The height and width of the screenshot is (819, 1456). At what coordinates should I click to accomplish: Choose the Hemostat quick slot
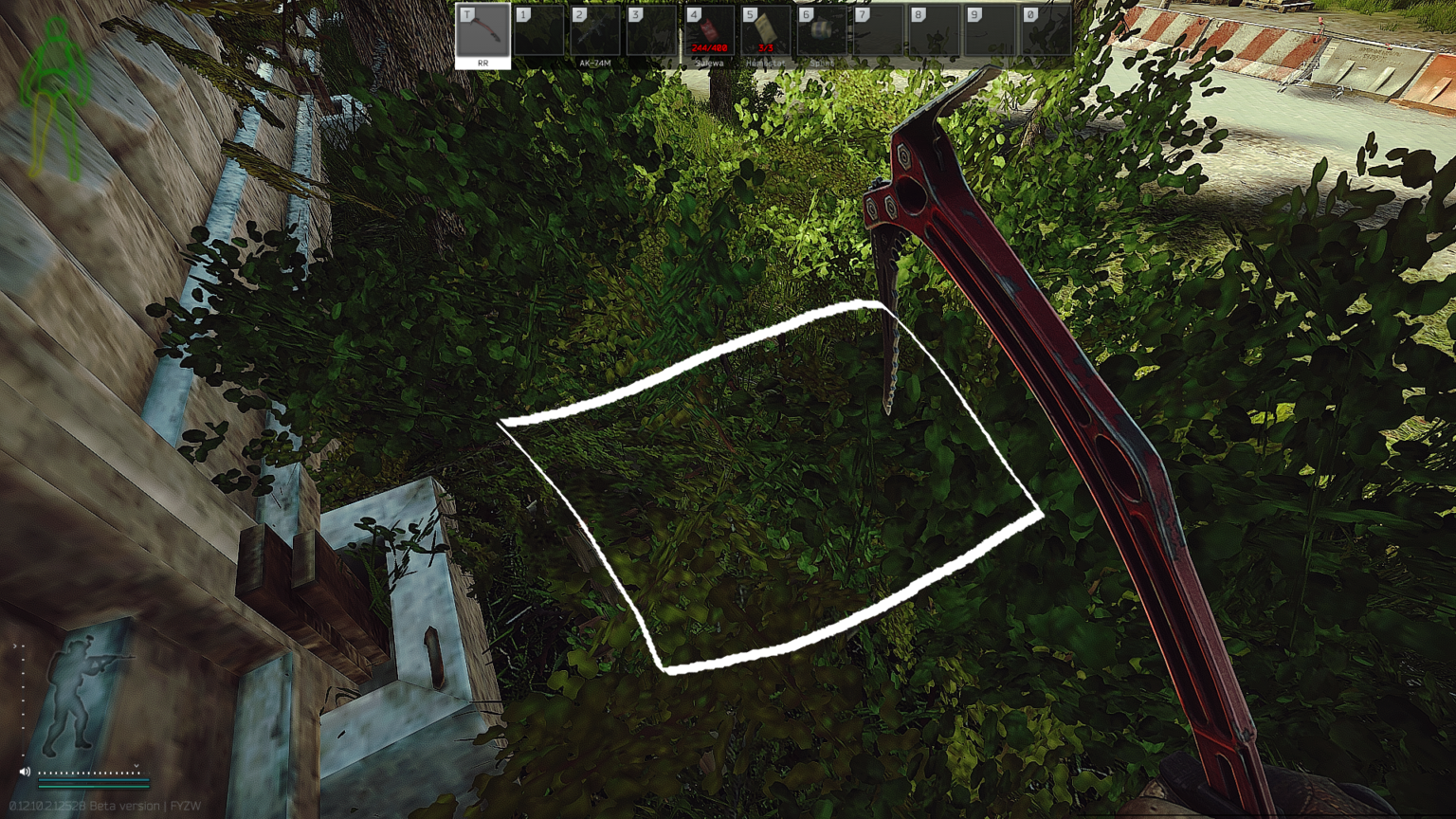pyautogui.click(x=765, y=34)
